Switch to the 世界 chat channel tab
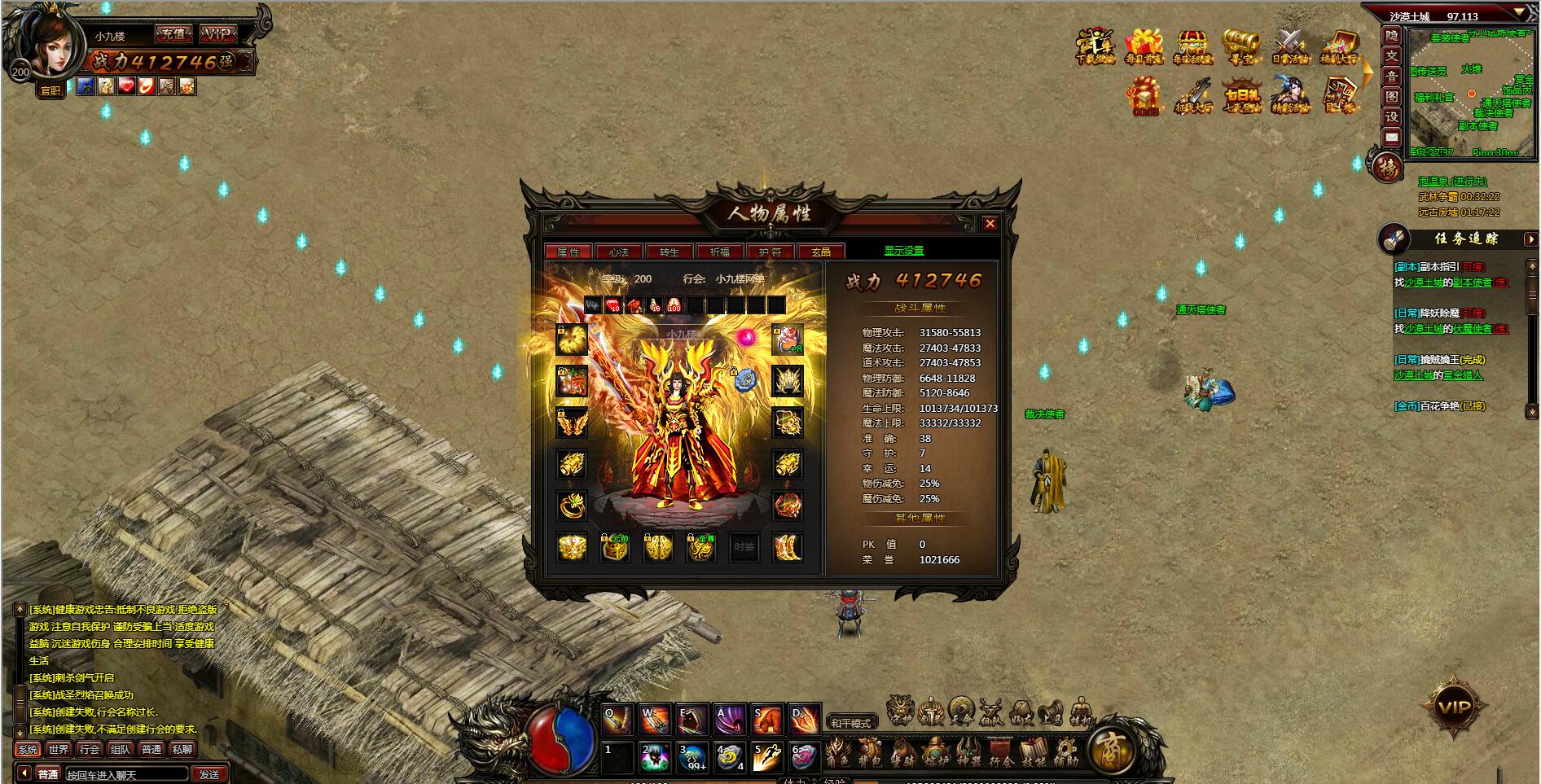 pos(59,751)
